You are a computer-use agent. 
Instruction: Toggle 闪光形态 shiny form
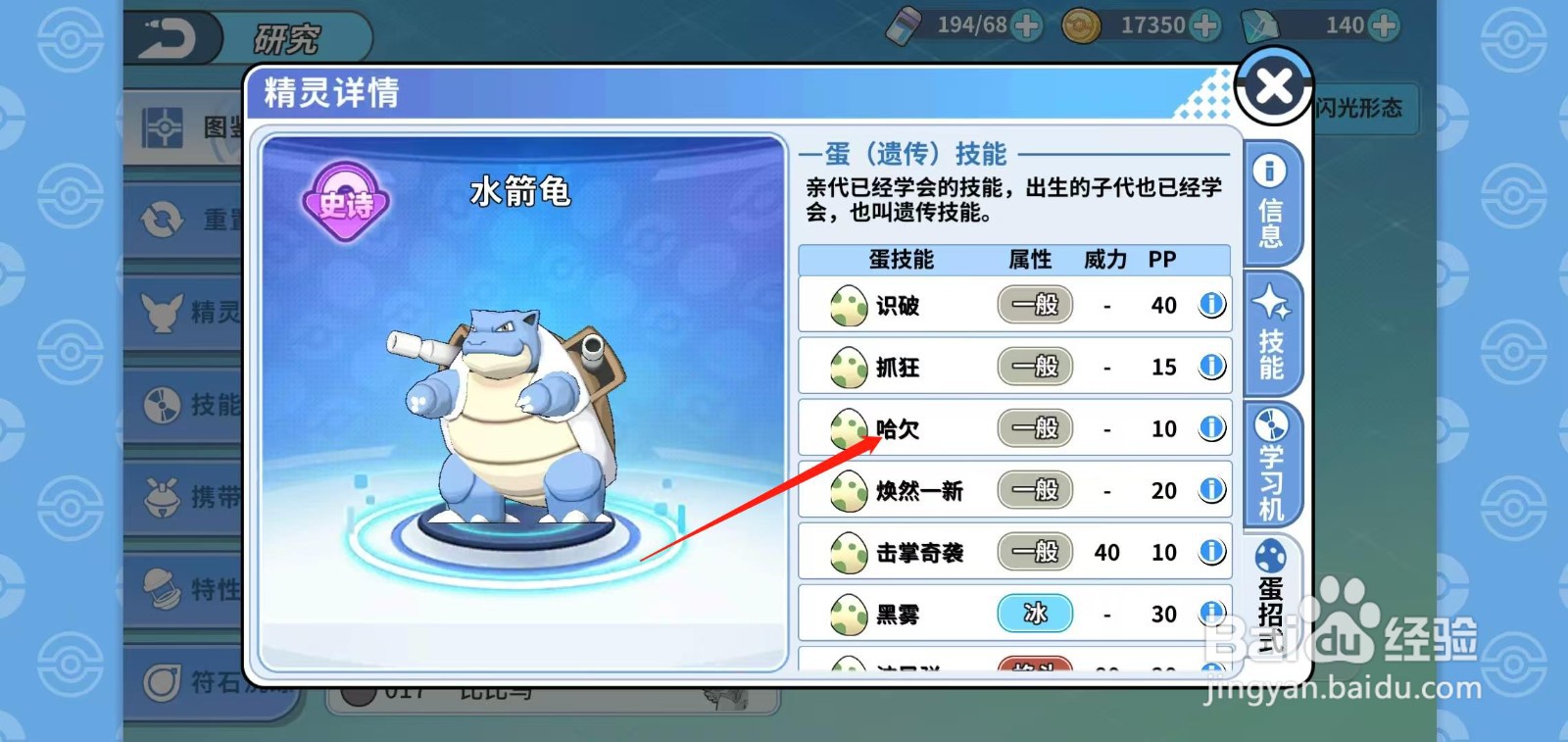1362,109
